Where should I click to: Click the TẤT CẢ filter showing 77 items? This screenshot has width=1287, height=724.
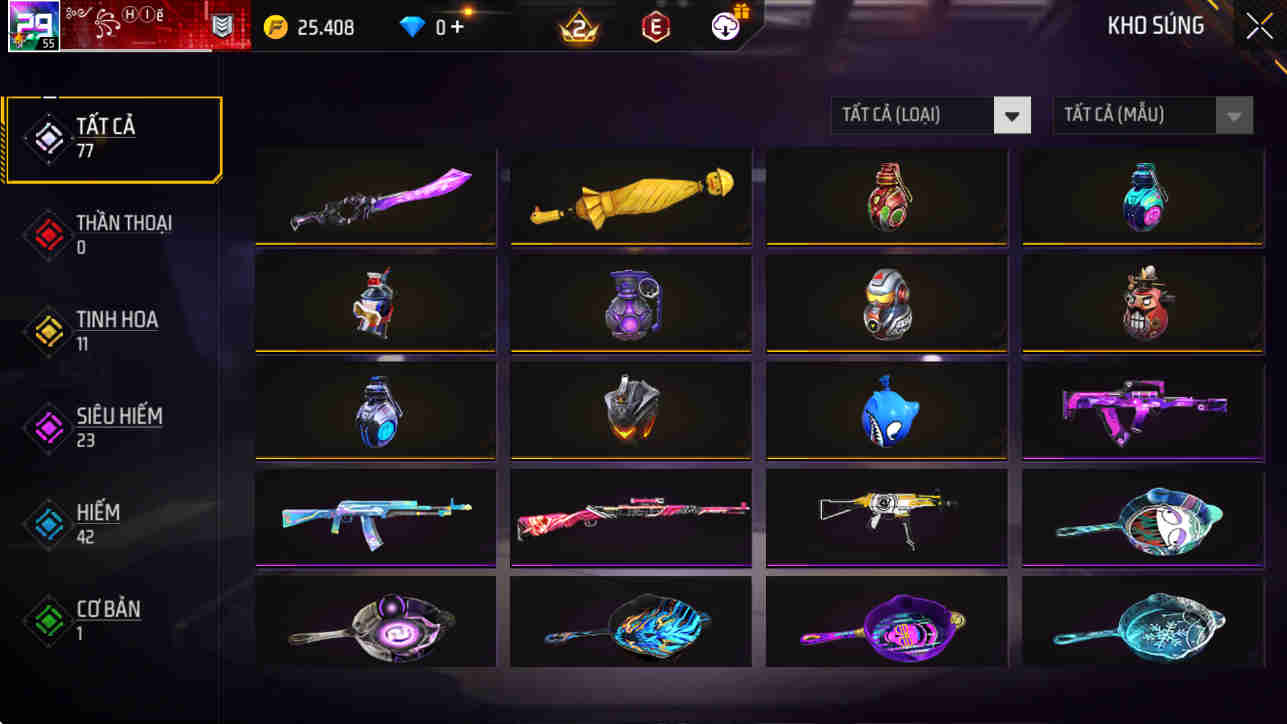coord(108,136)
